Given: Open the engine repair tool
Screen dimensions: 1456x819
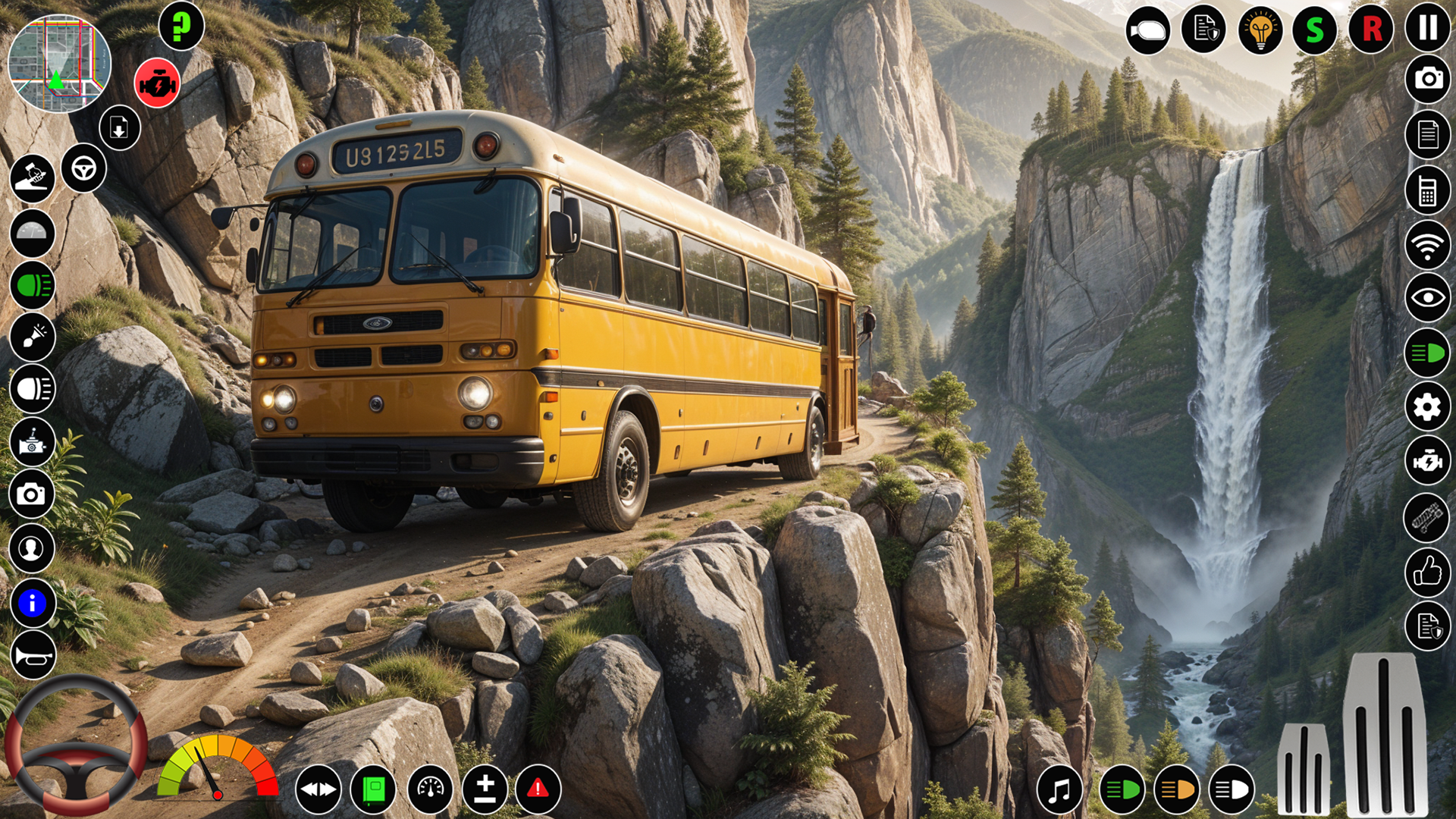Looking at the screenshot, I should point(1428,460).
